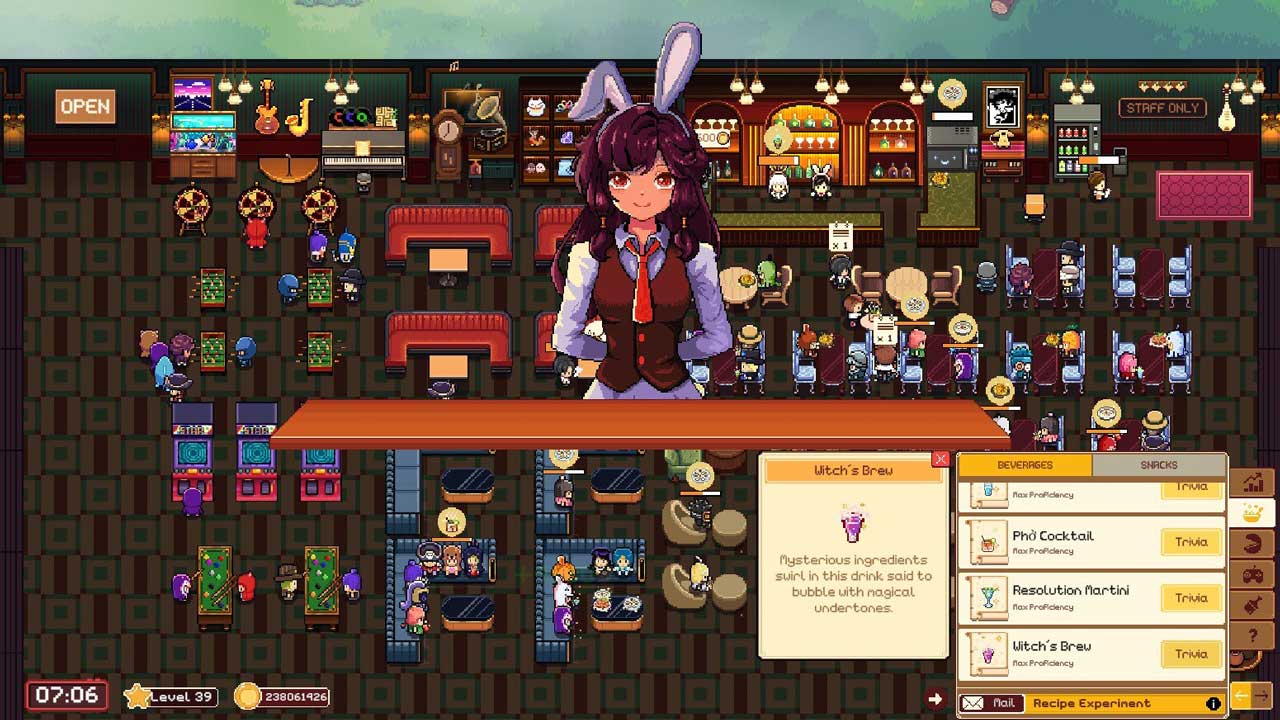Open Trivia for Phở Cocktail
Image resolution: width=1280 pixels, height=720 pixels.
1191,542
